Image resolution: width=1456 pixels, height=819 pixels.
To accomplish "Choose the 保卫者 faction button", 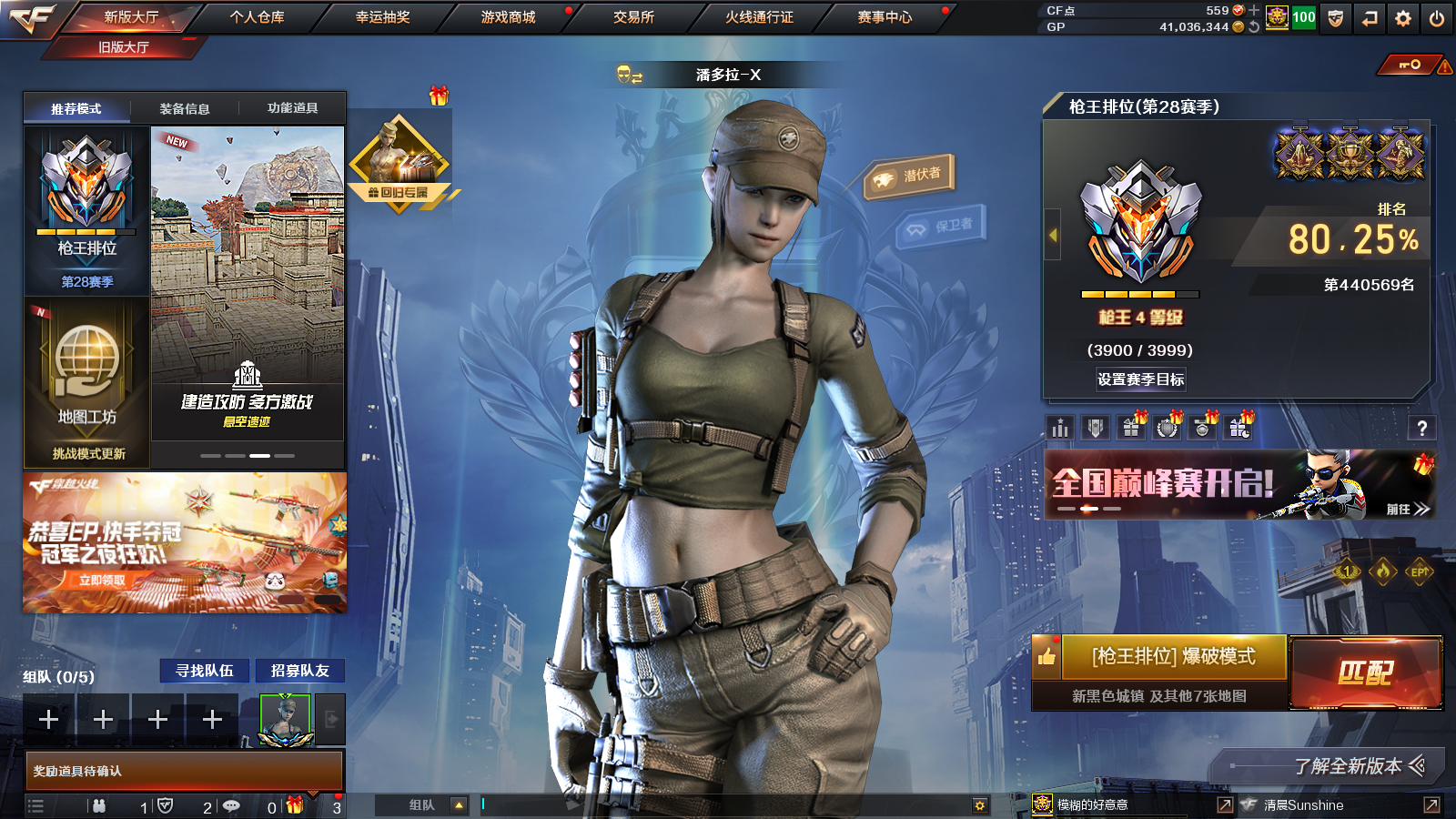I will 941,226.
